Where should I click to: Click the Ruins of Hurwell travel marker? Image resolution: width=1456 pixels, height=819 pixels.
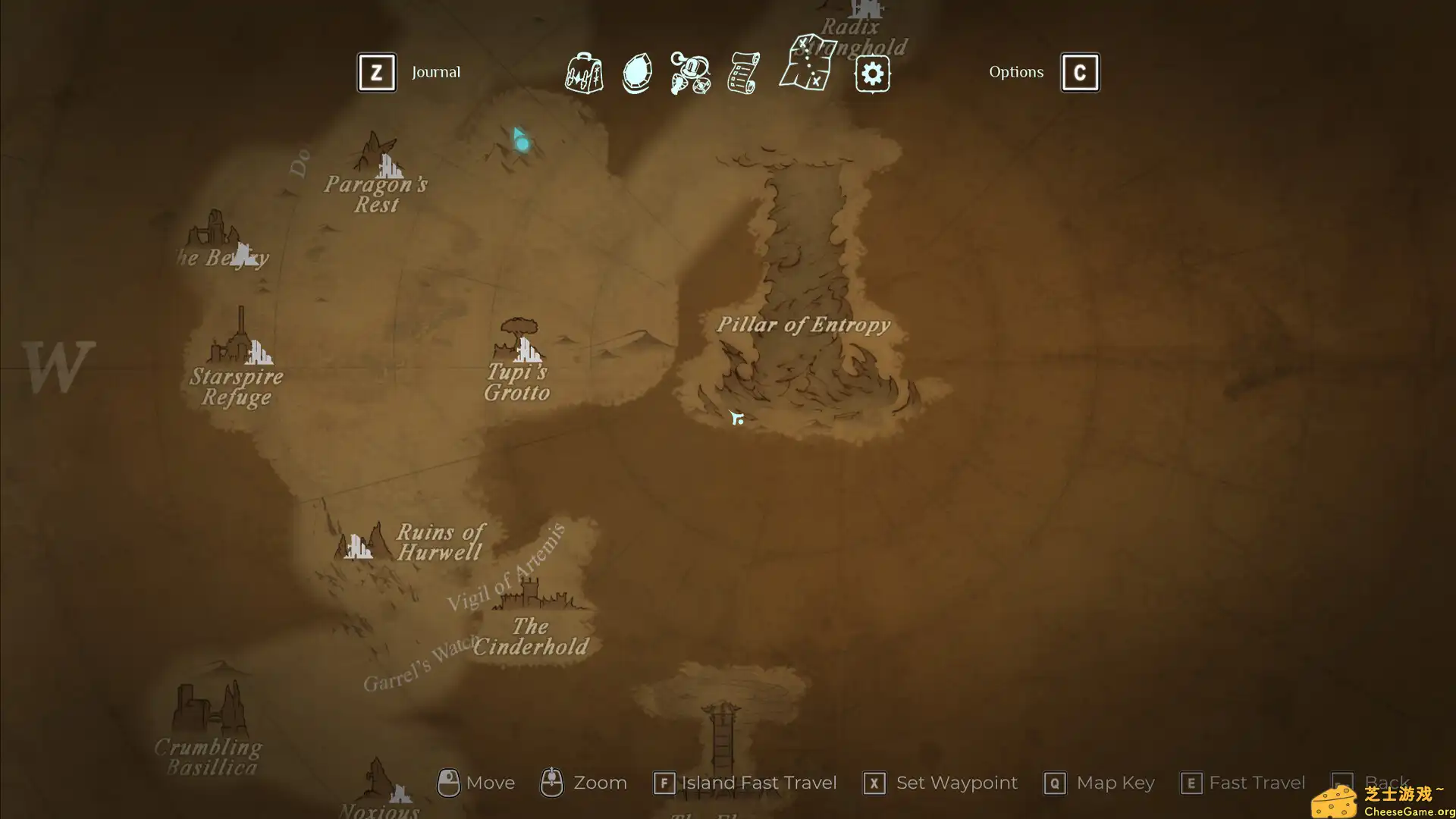pos(358,545)
